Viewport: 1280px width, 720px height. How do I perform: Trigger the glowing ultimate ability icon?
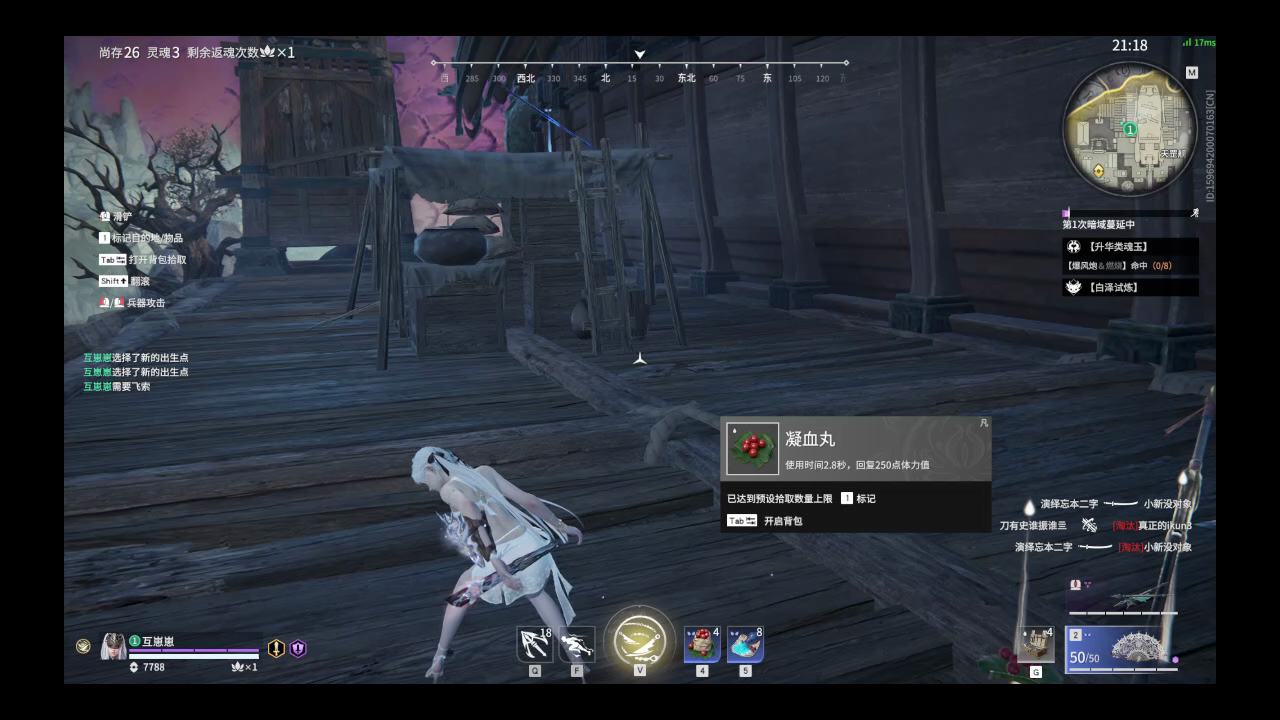tap(640, 640)
